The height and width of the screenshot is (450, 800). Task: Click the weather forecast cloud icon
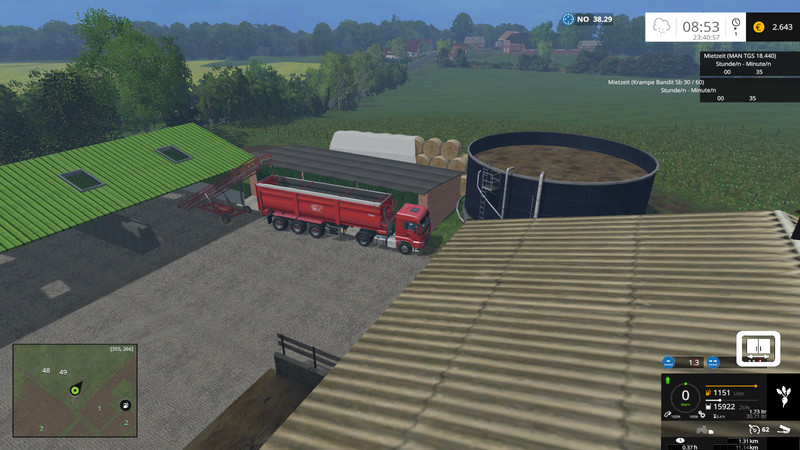pos(662,28)
